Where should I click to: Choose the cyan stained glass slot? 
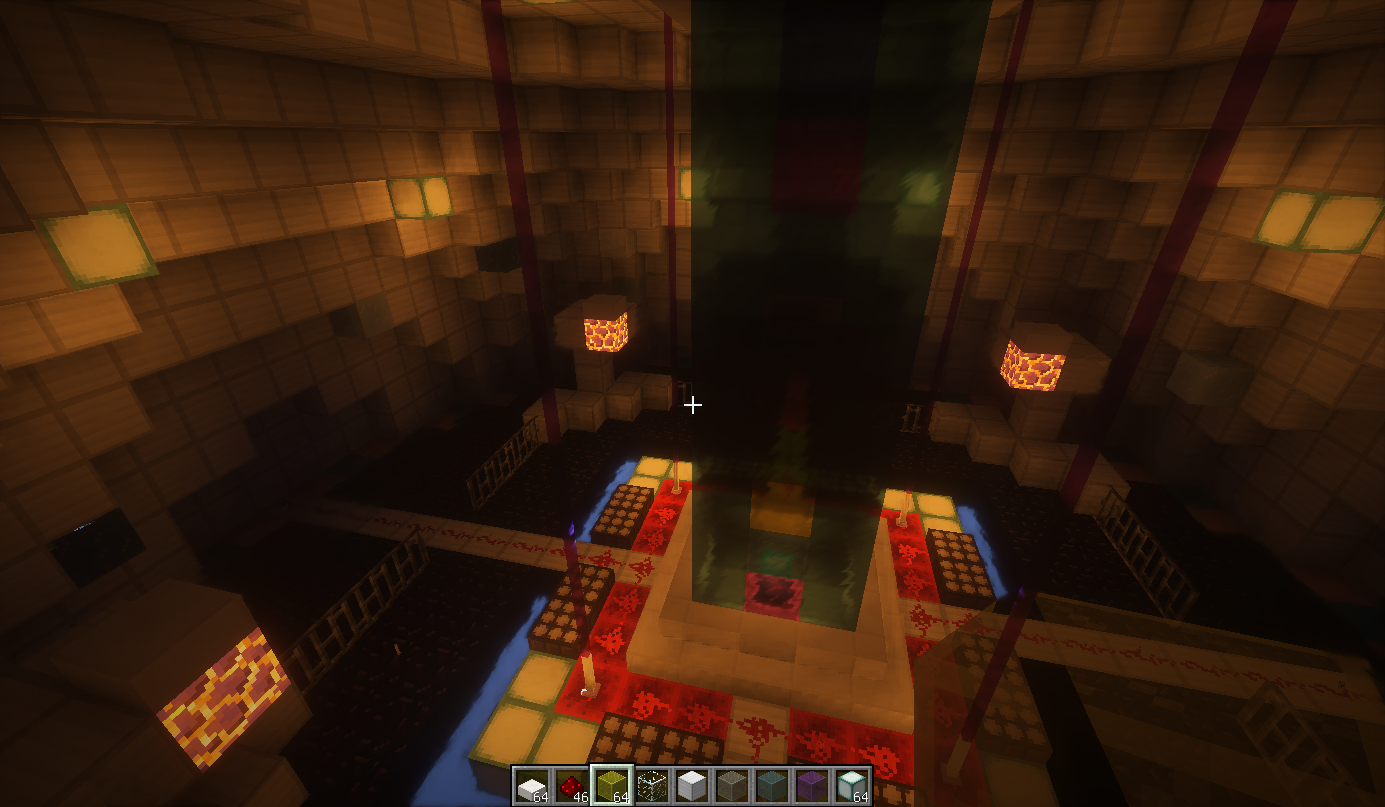pyautogui.click(x=771, y=786)
